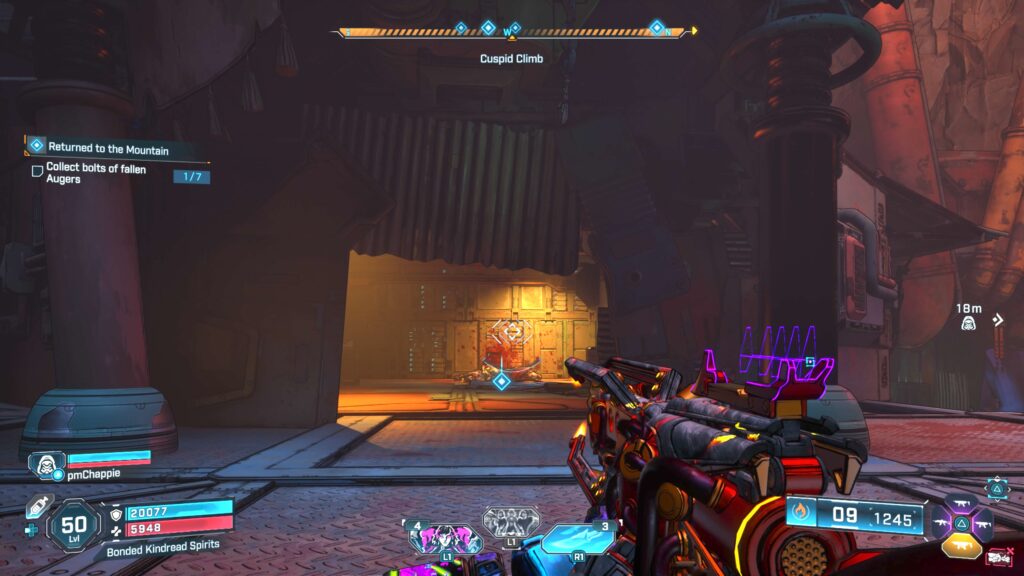This screenshot has width=1024, height=576.
Task: Activate the blue blade ability icon
Action: [578, 538]
